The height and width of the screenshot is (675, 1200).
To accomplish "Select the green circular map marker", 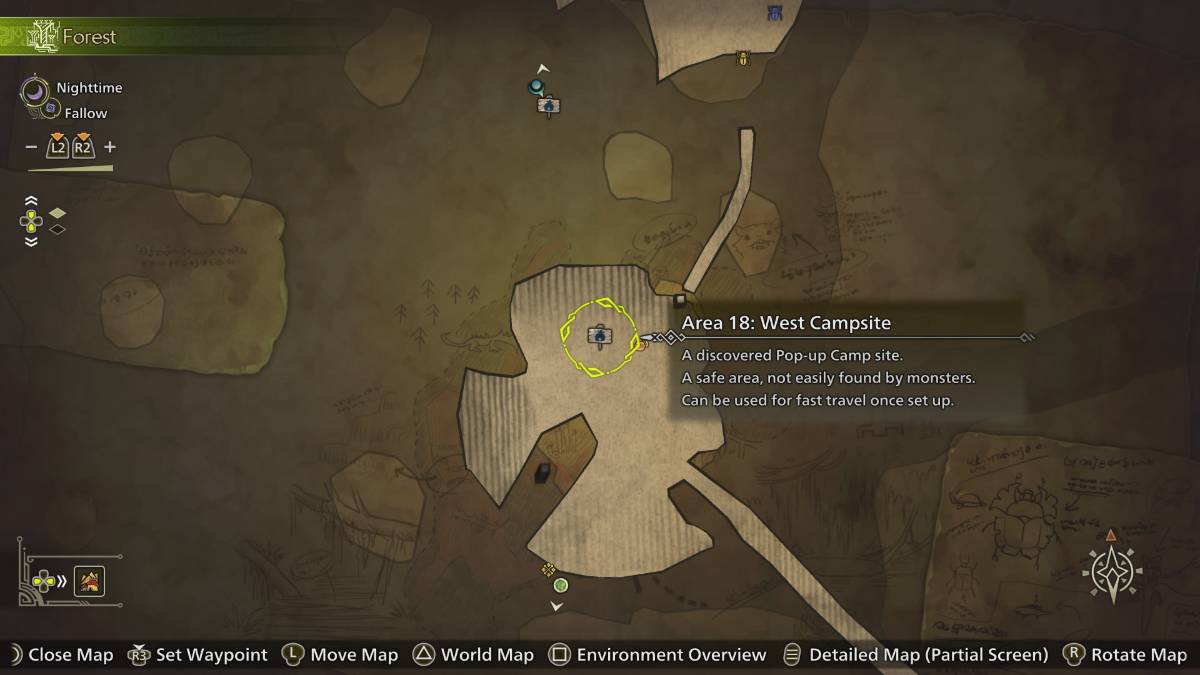I will click(561, 585).
